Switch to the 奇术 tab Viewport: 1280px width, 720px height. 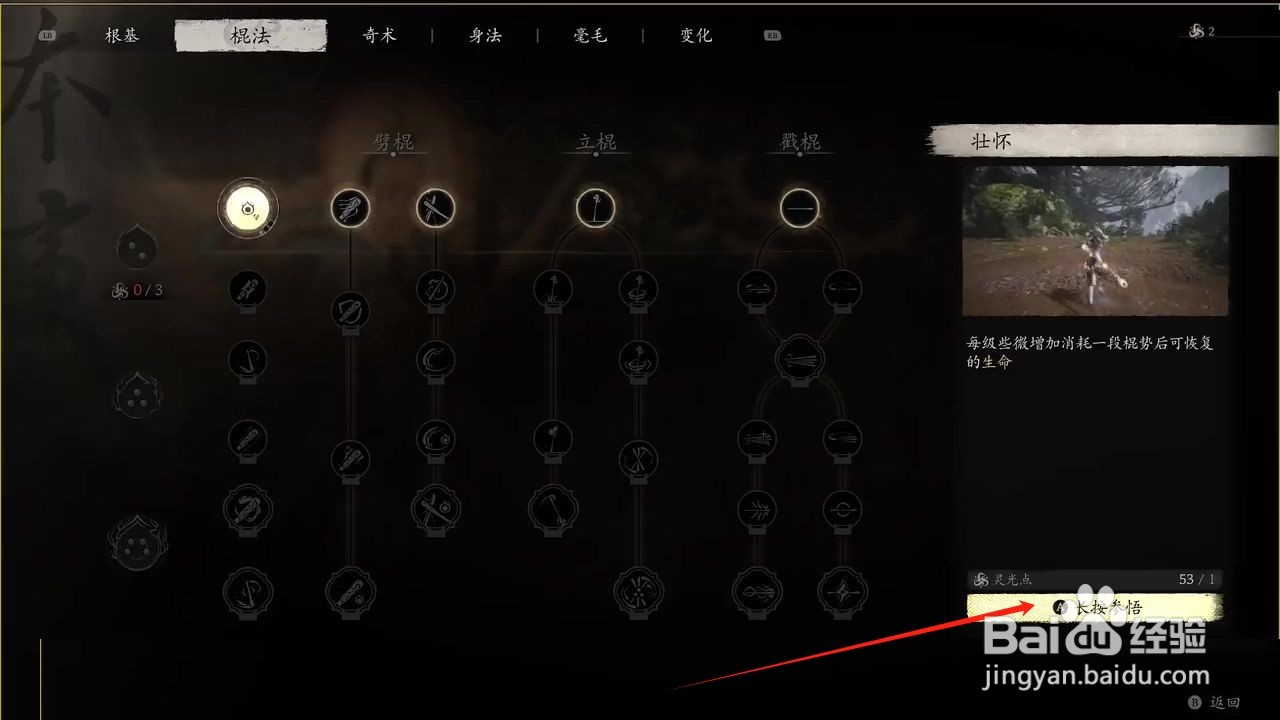(x=380, y=34)
